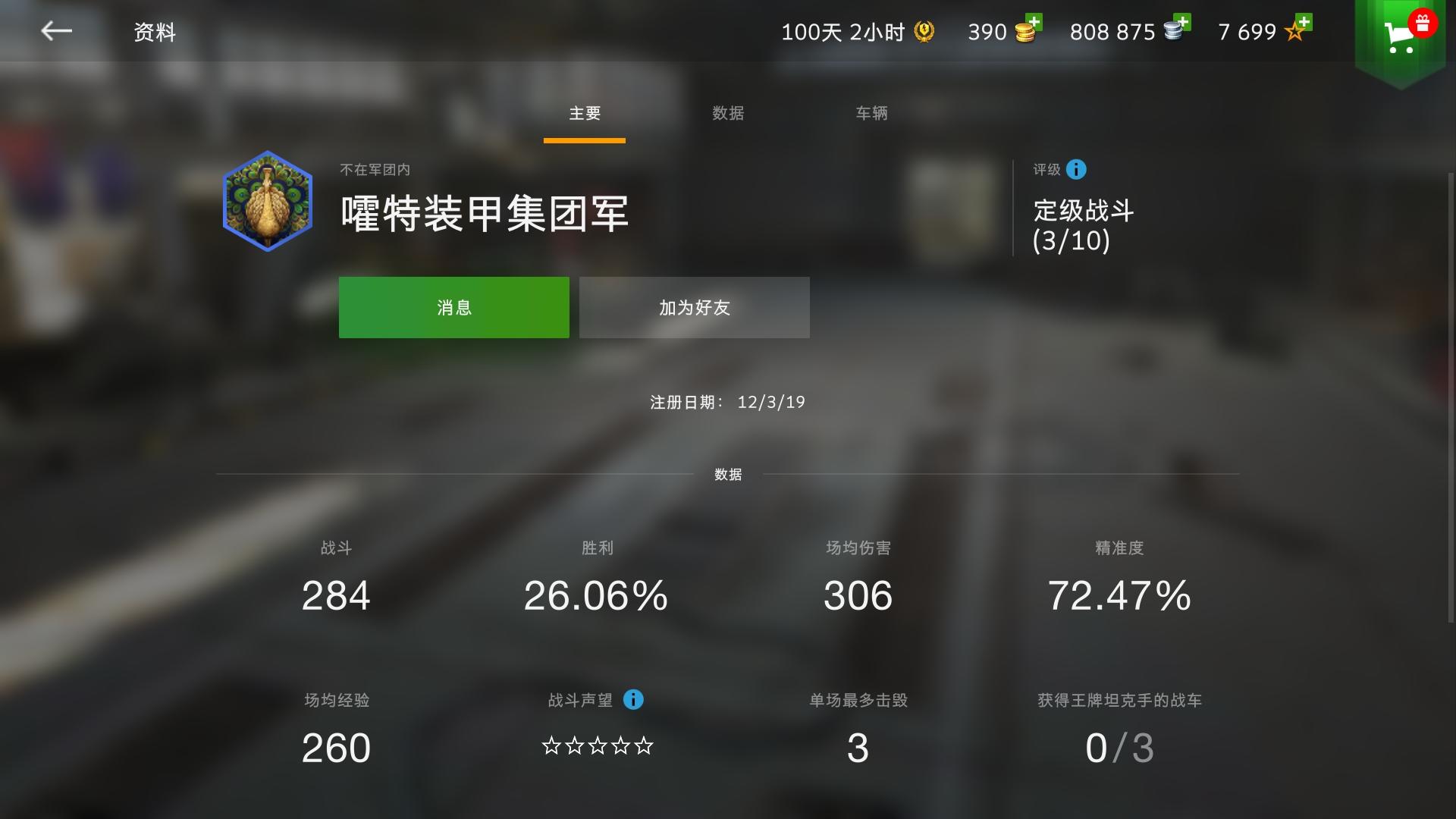Open the 战斗声望 info tooltip
This screenshot has width=1456, height=819.
click(x=632, y=700)
